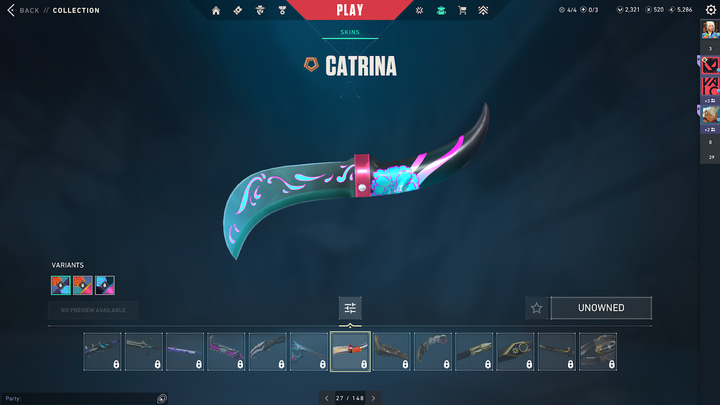Open the home icon in the top bar
This screenshot has height=405, width=720.
216,10
